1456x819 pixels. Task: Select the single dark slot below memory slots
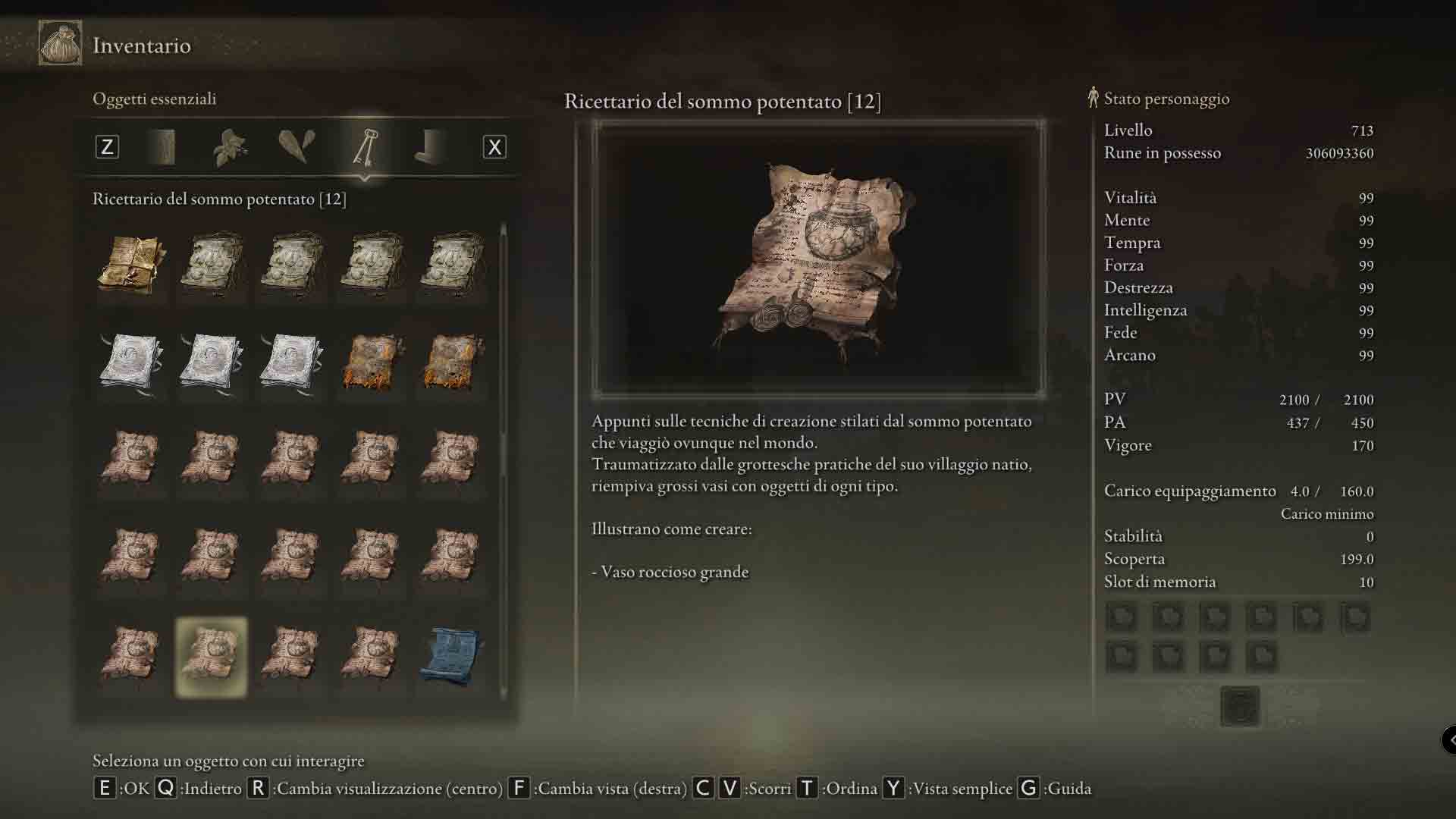1240,706
